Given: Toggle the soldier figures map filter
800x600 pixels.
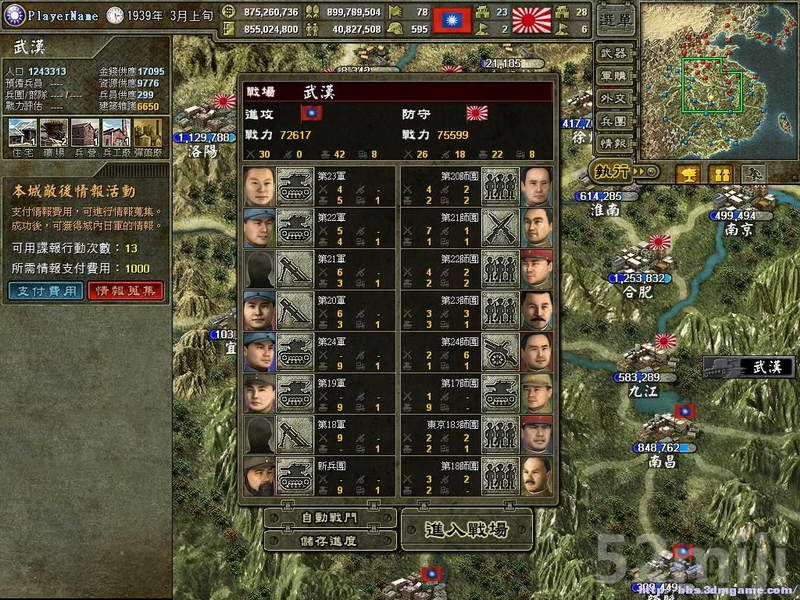Looking at the screenshot, I should click(720, 173).
